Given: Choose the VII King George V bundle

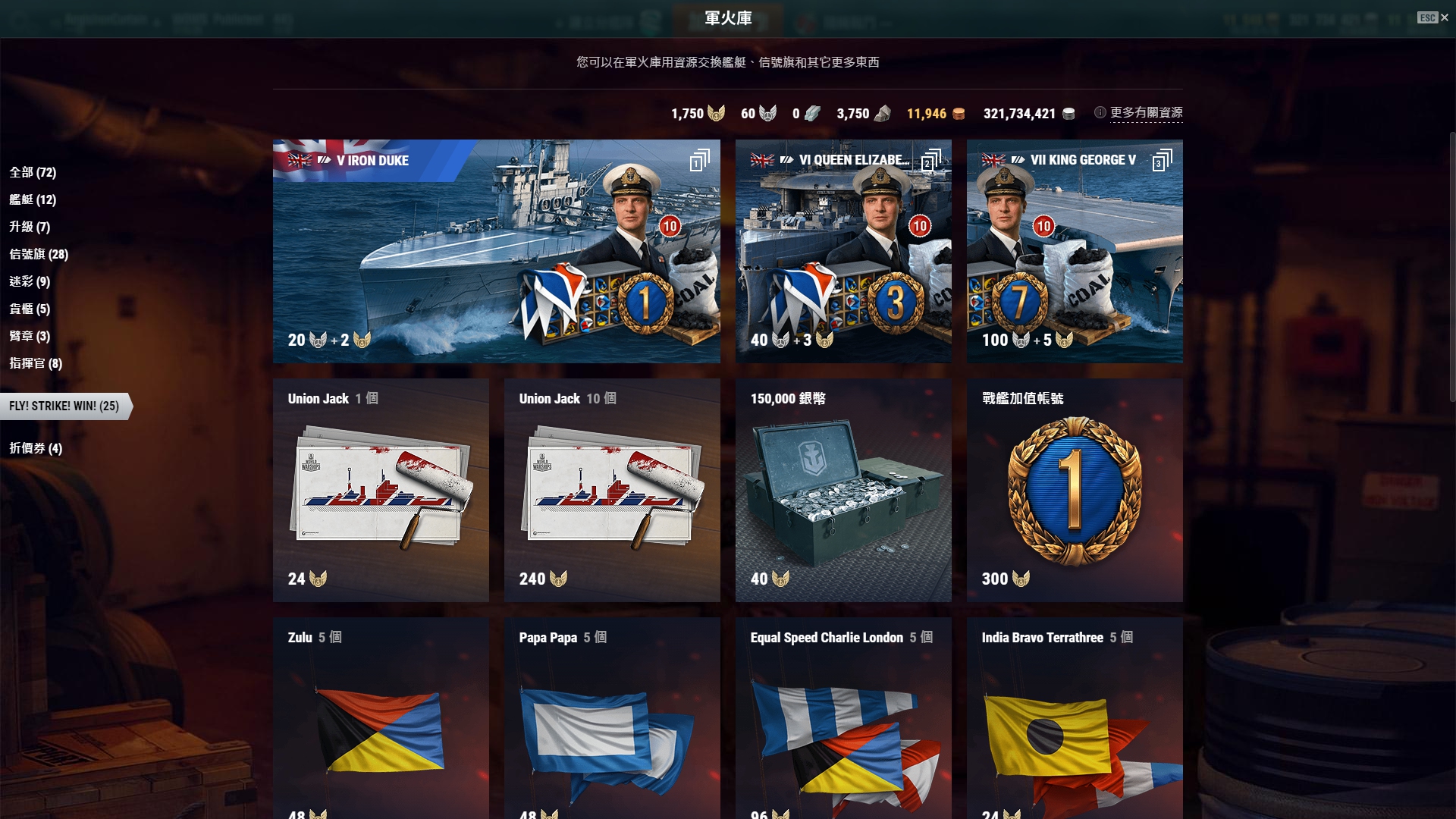Looking at the screenshot, I should [1074, 251].
